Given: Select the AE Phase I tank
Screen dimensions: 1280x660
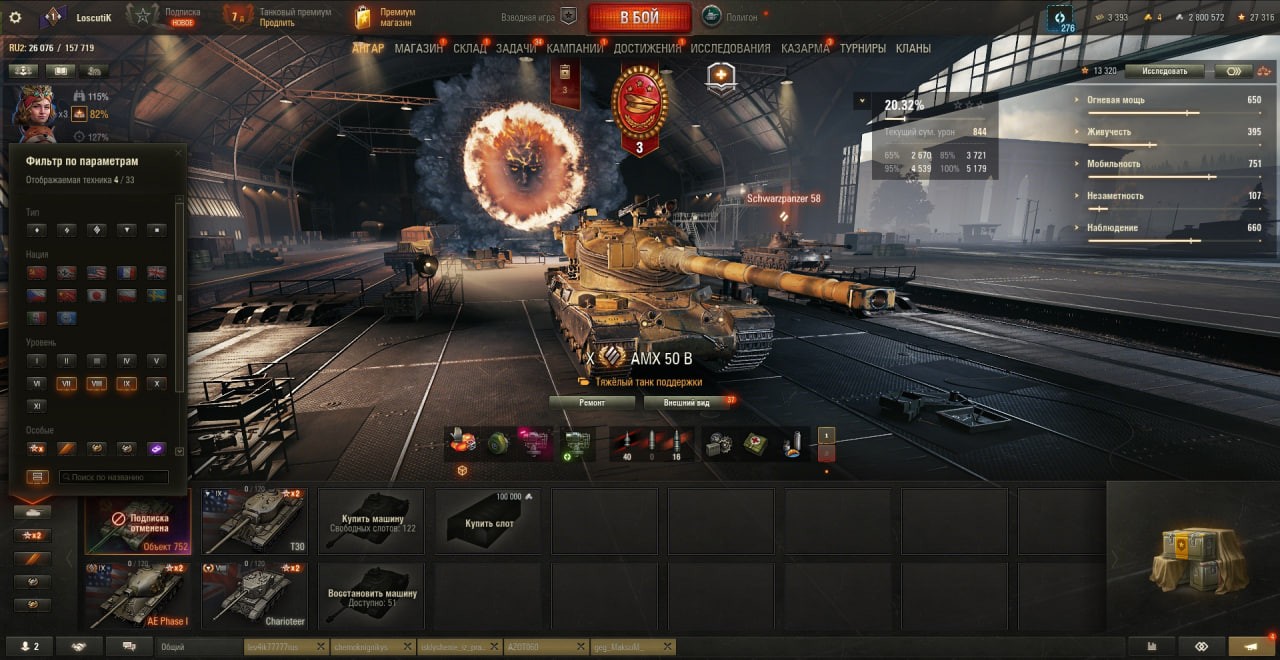Looking at the screenshot, I should tap(137, 594).
